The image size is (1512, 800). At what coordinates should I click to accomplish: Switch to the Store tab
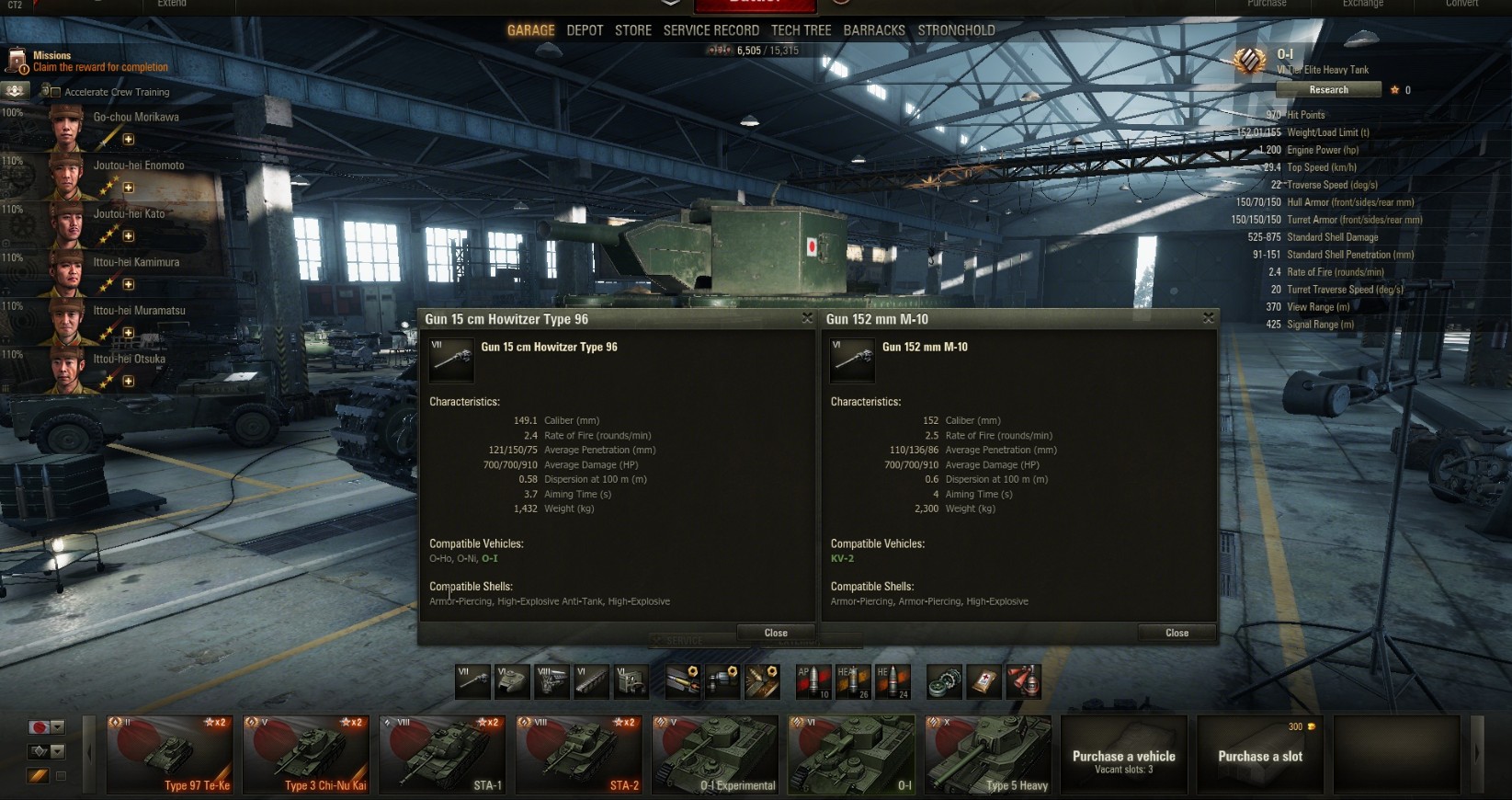pyautogui.click(x=633, y=30)
